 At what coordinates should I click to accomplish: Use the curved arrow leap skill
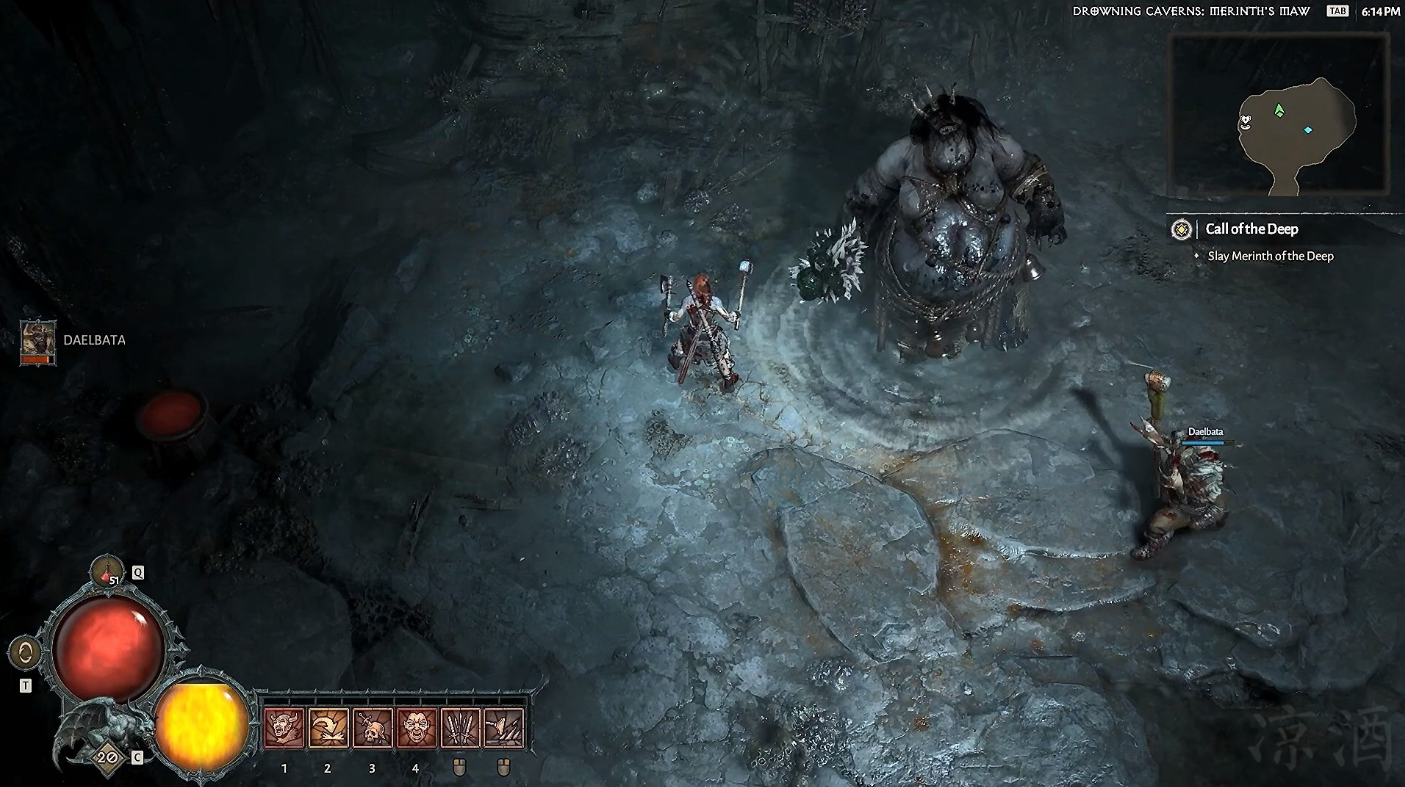pyautogui.click(x=328, y=728)
